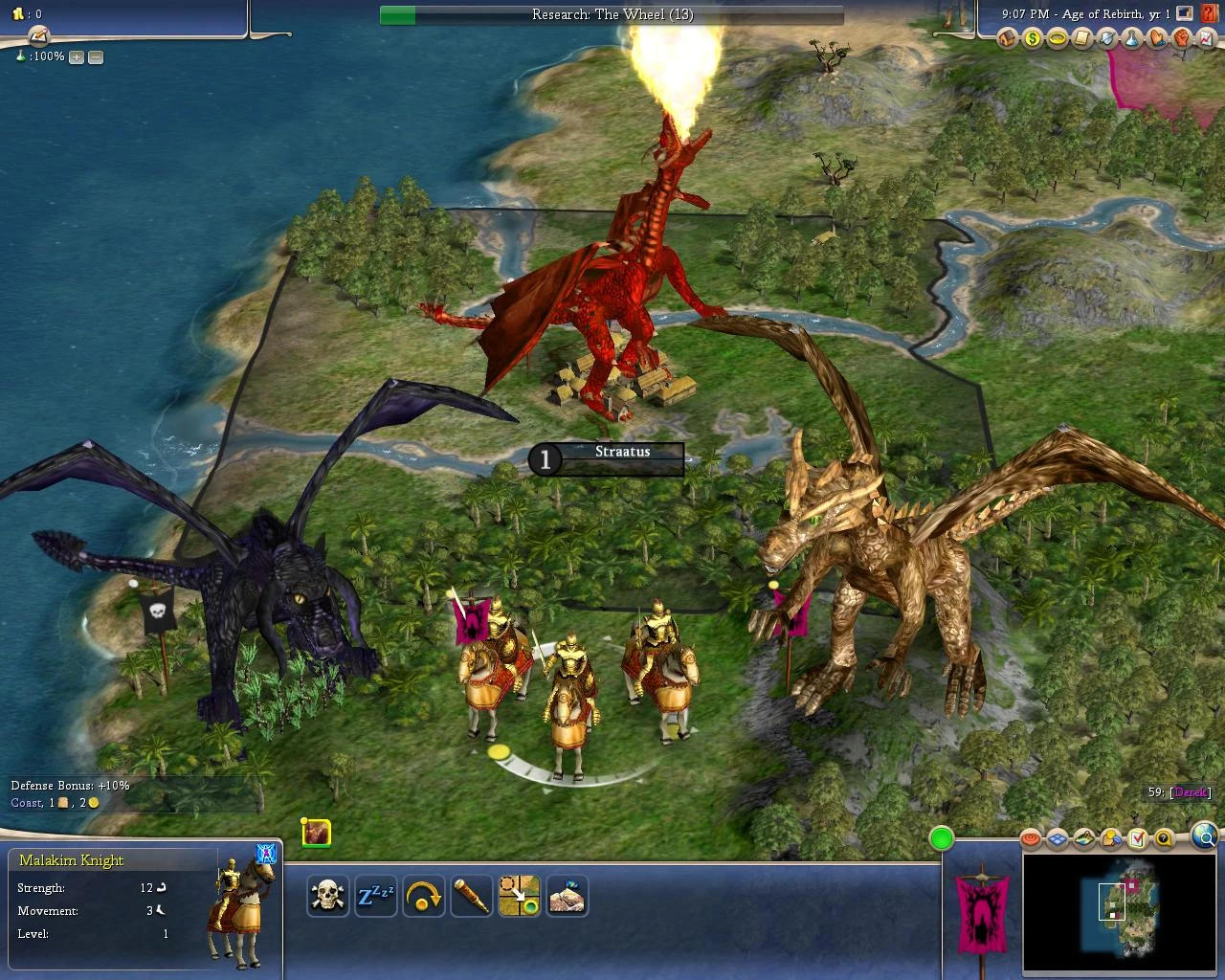
Task: Increase science rate with plus button
Action: click(75, 57)
